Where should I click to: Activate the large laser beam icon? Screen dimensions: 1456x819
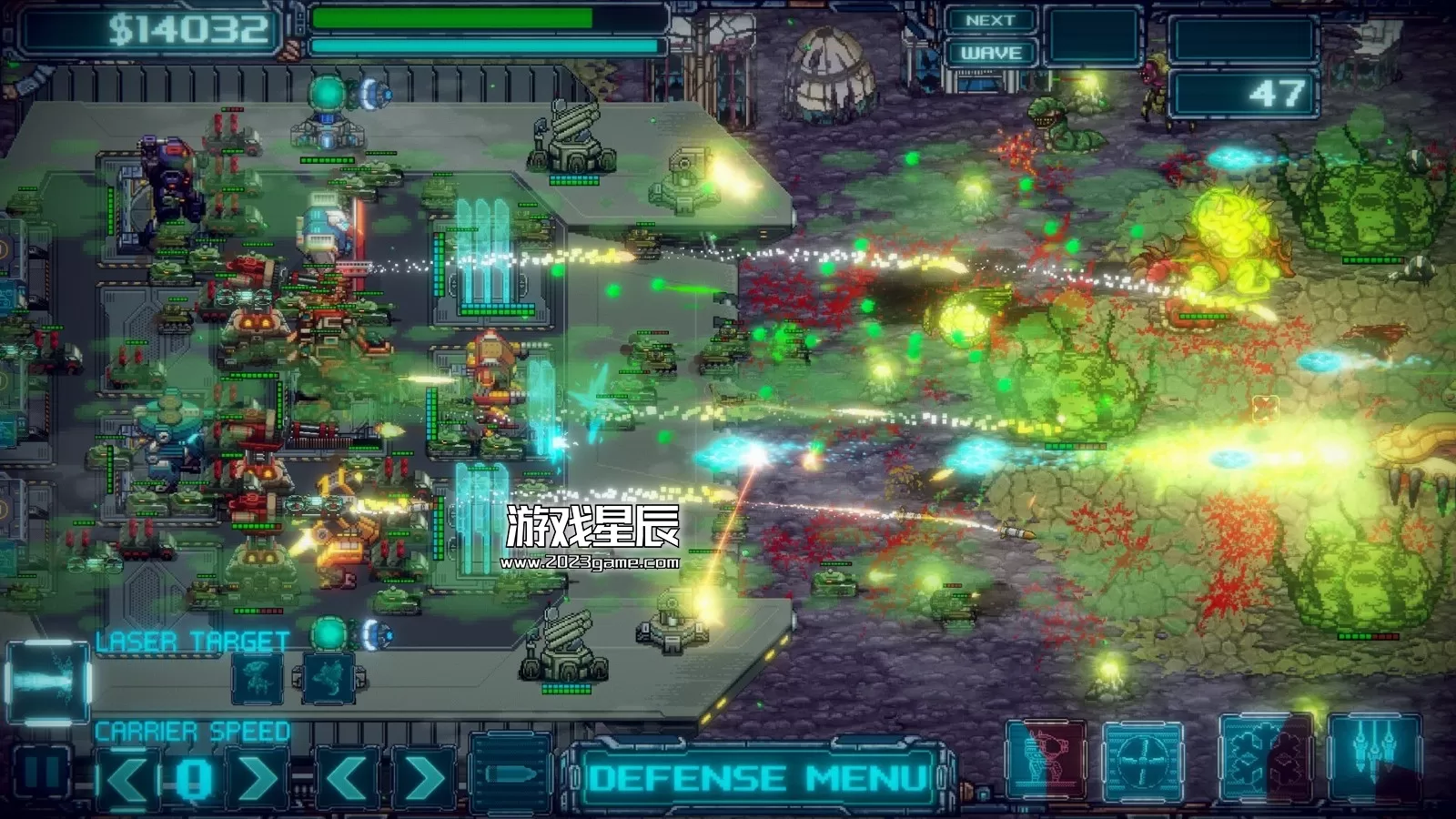tap(47, 682)
